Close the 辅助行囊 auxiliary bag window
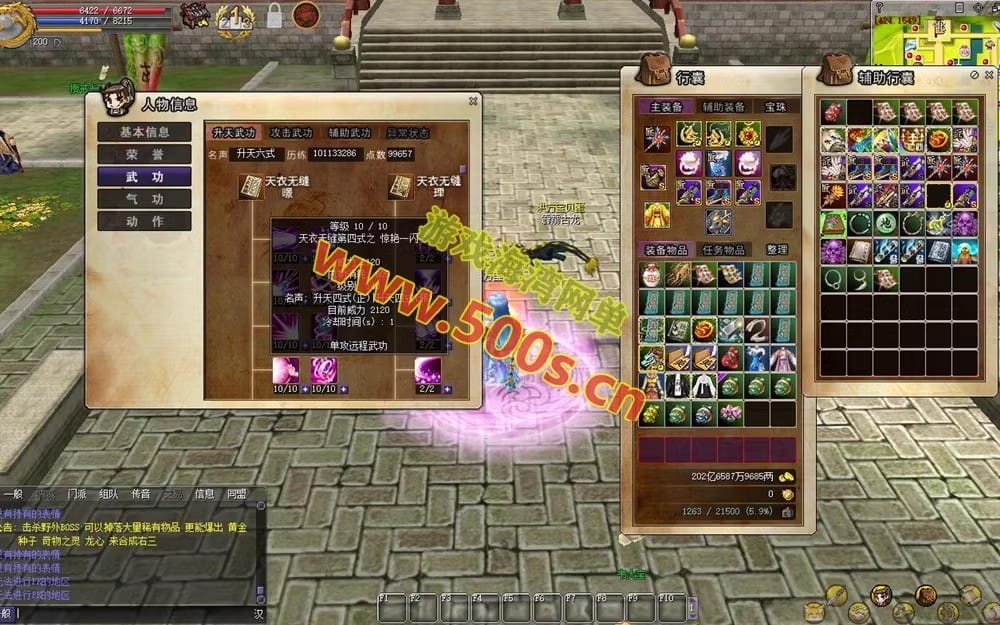The width and height of the screenshot is (1000, 625). coord(989,75)
